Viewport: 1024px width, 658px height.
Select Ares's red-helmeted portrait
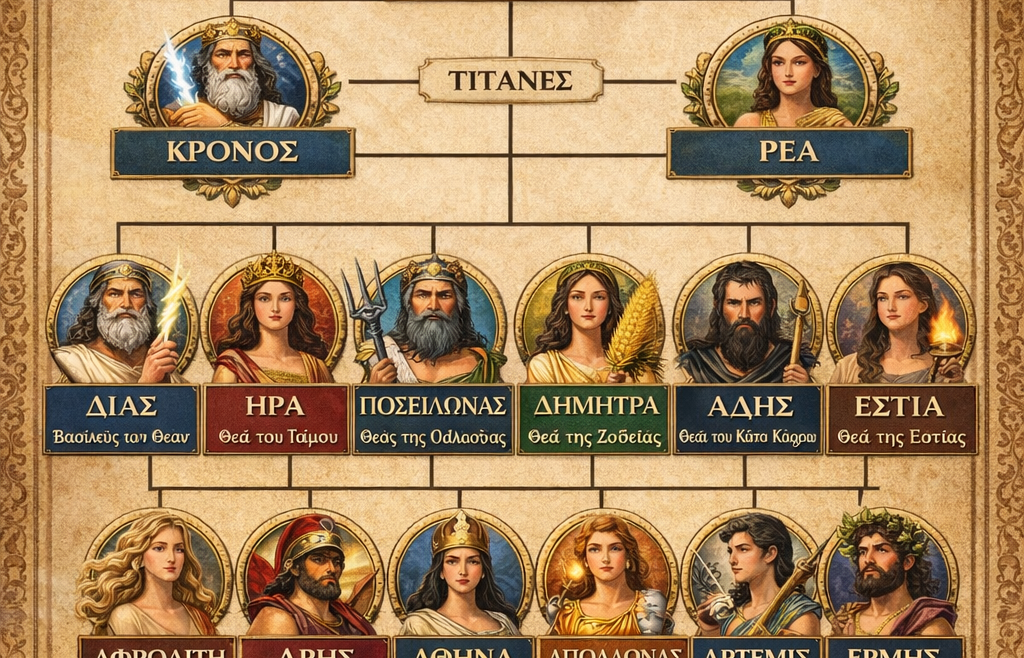(310, 572)
